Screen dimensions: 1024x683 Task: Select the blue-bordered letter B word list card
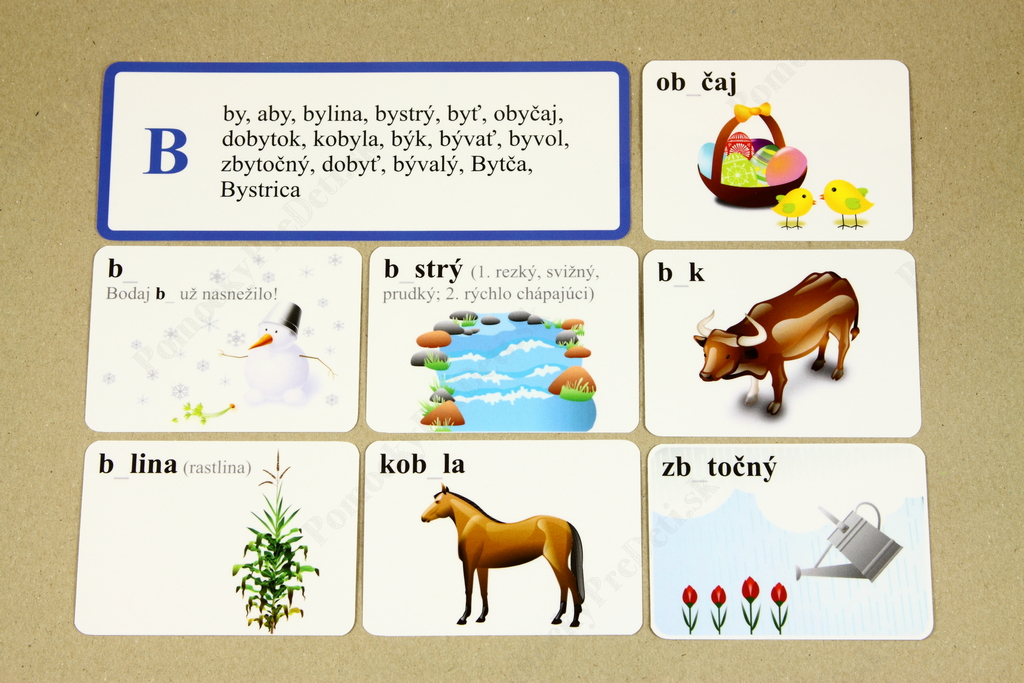coord(363,150)
